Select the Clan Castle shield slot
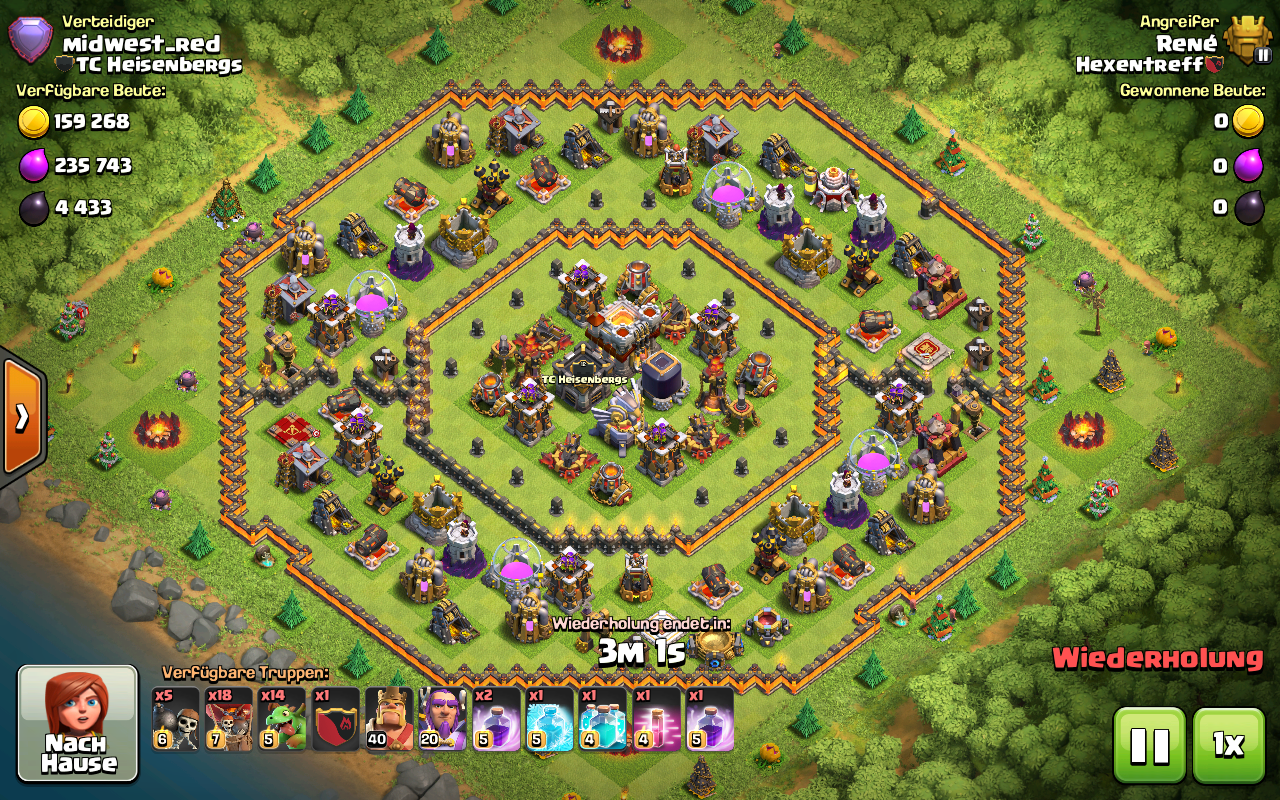The image size is (1280, 800). 336,718
